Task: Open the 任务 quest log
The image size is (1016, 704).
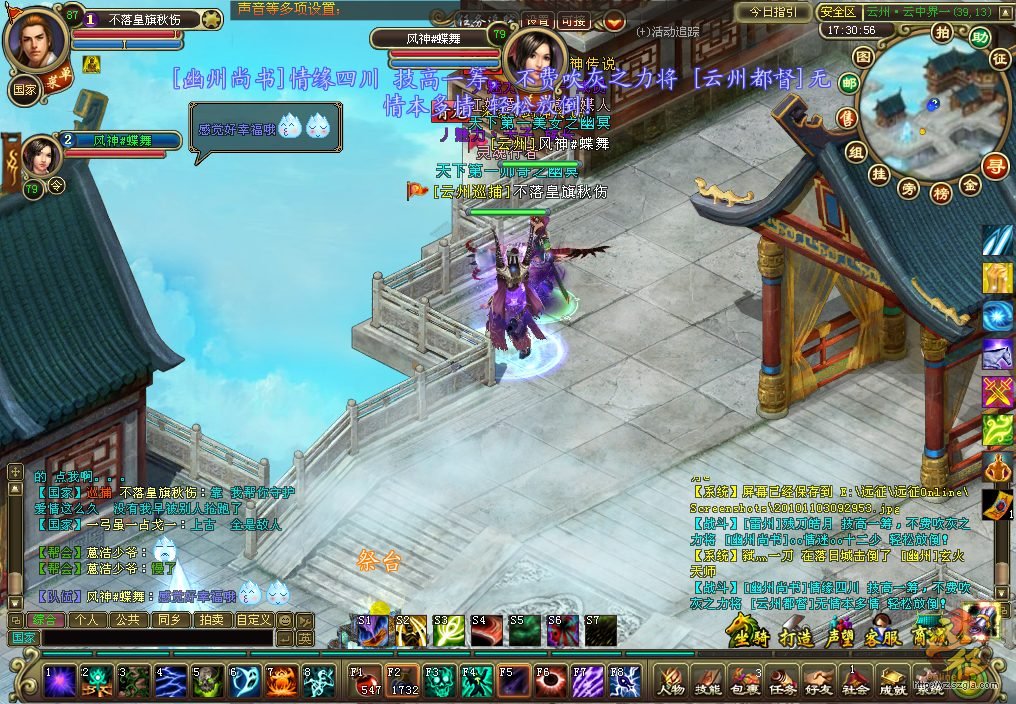Action: [781, 682]
